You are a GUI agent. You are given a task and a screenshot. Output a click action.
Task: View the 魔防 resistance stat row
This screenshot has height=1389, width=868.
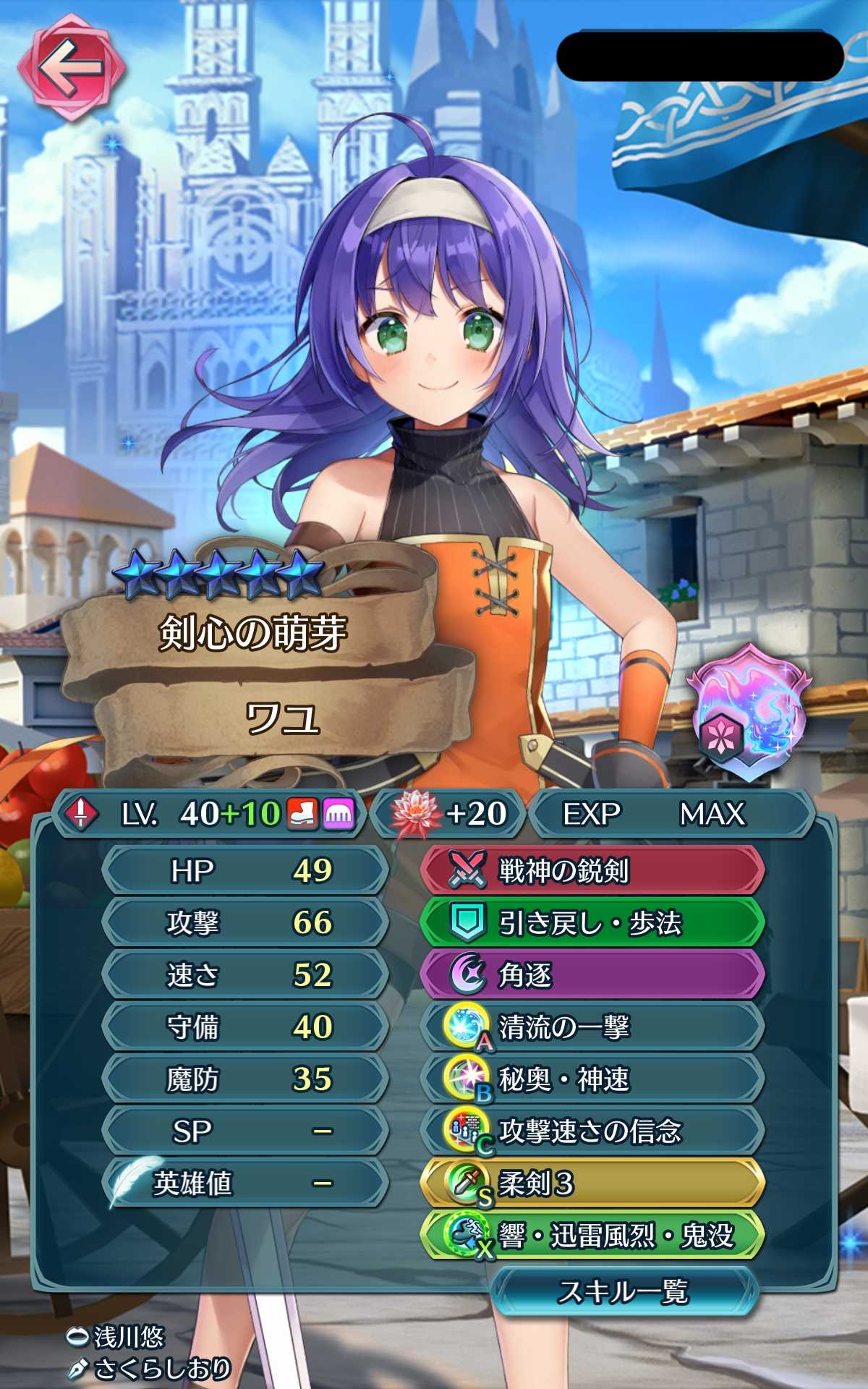[x=246, y=1079]
